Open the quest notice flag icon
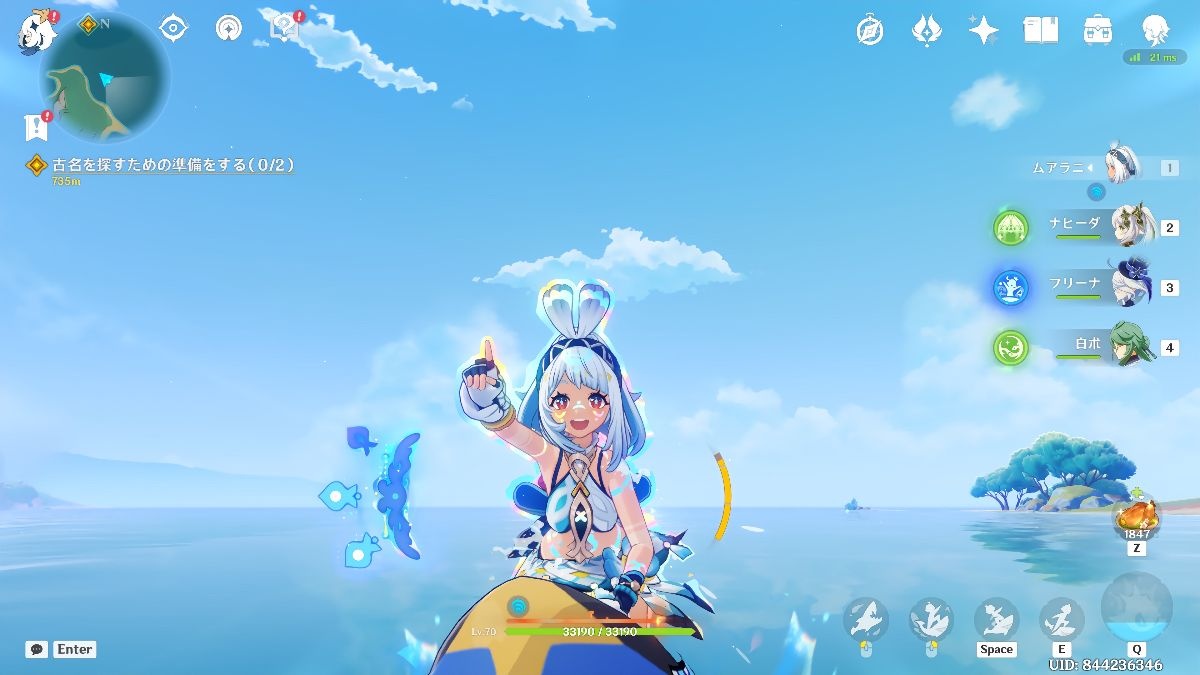Screen dimensions: 1200x675 click(37, 127)
